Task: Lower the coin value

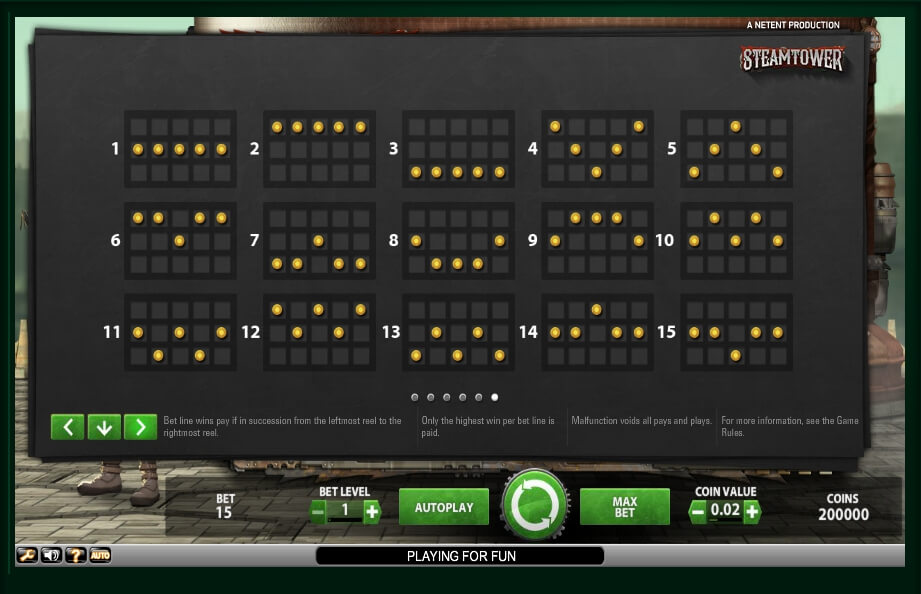Action: tap(698, 512)
